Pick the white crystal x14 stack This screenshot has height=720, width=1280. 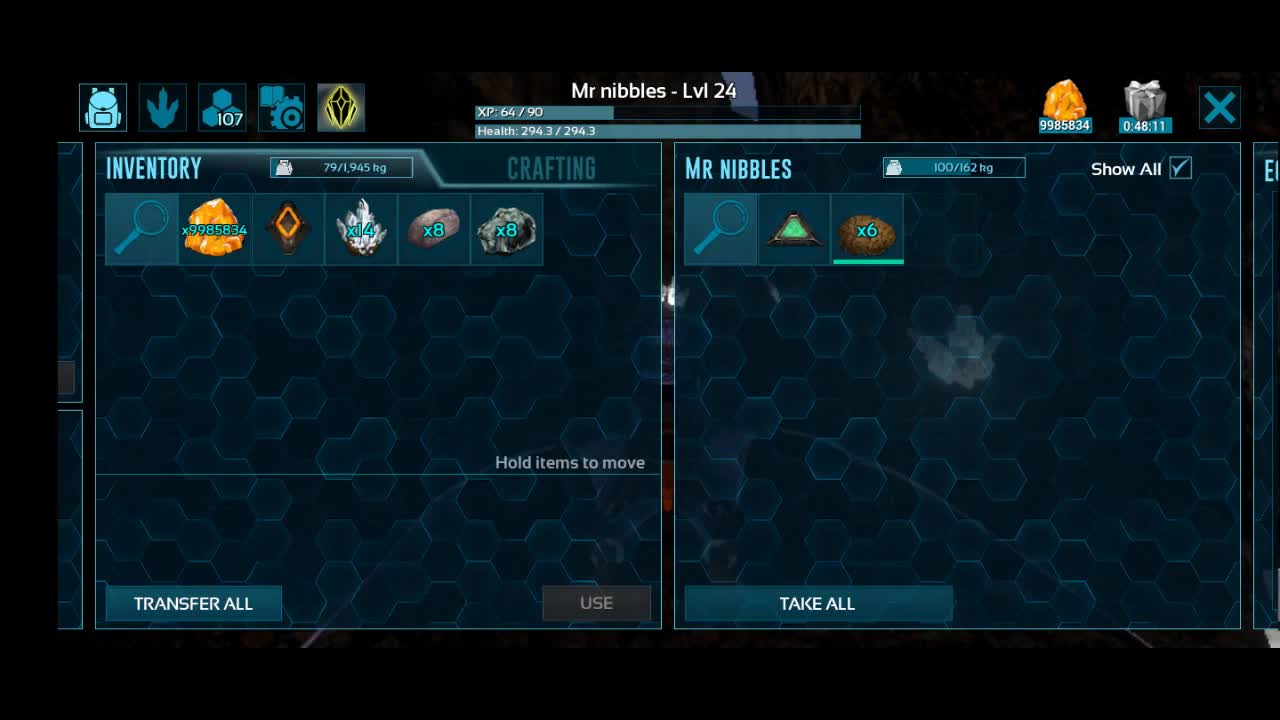[x=360, y=229]
